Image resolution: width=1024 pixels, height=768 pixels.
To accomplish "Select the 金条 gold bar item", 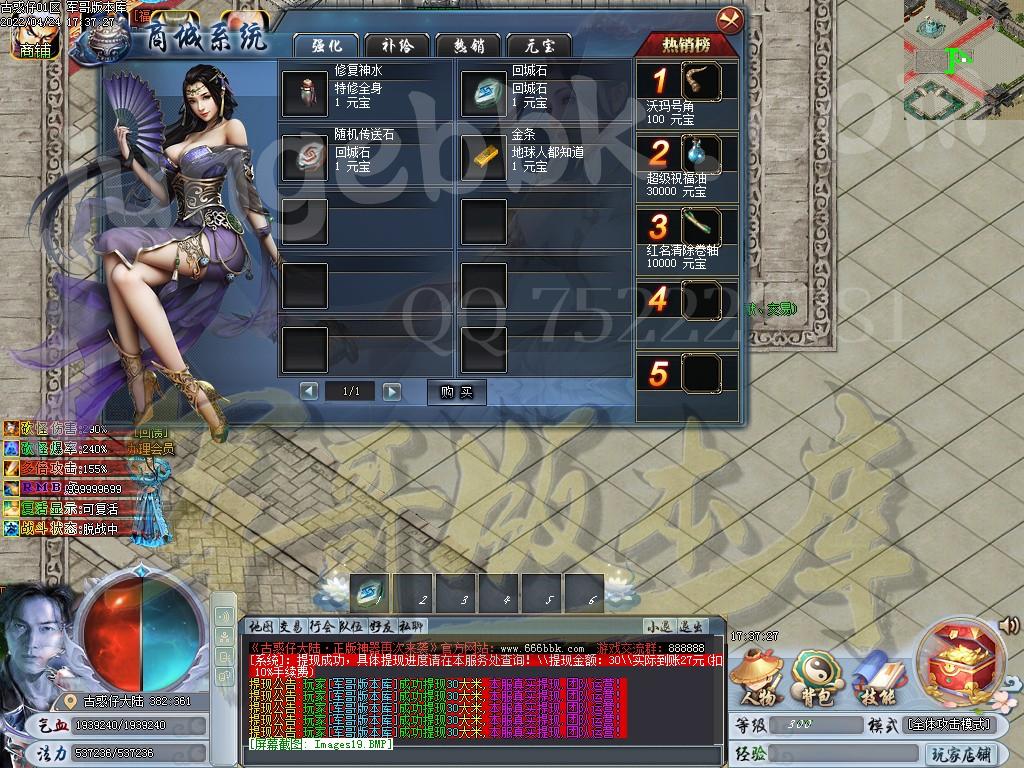I will [484, 156].
